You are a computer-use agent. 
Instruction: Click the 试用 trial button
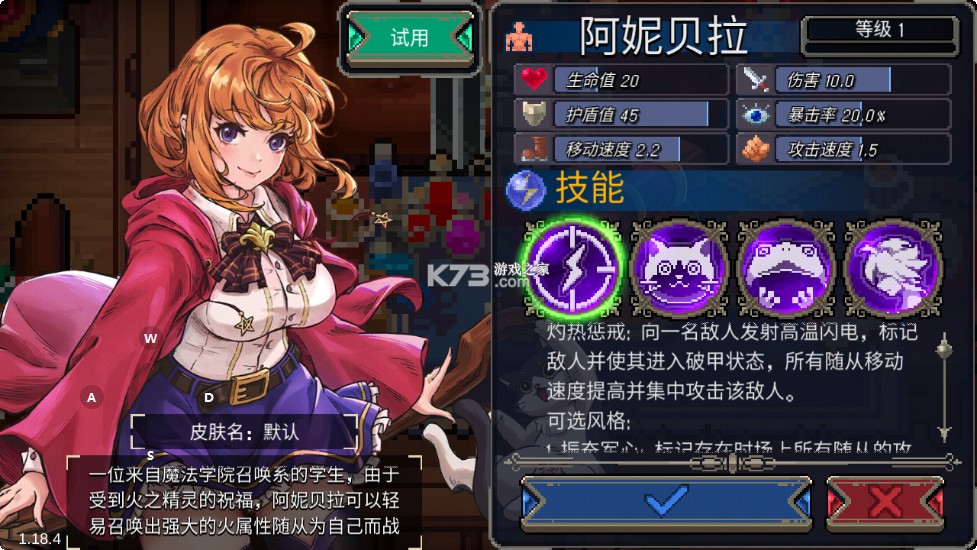(x=409, y=38)
